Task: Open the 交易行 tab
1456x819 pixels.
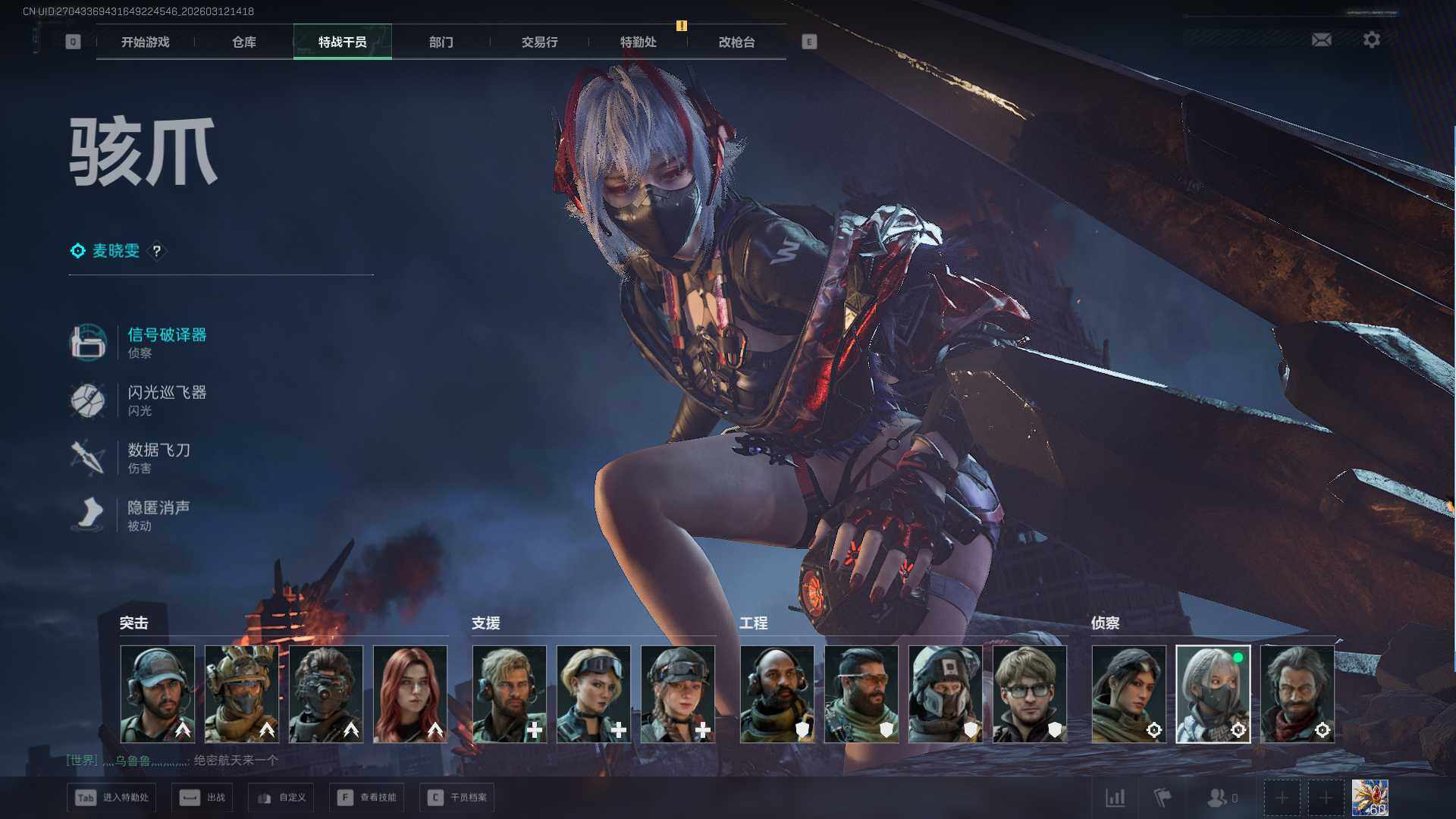Action: [x=539, y=42]
